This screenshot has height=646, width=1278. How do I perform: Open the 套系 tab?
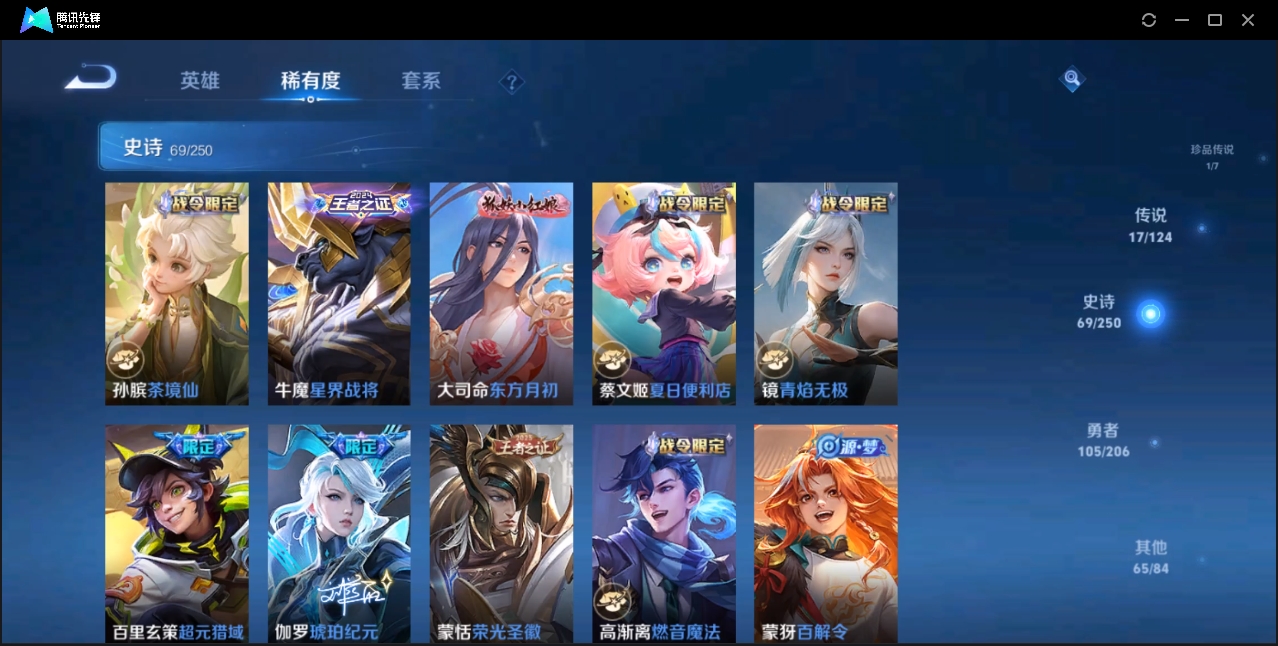point(421,81)
